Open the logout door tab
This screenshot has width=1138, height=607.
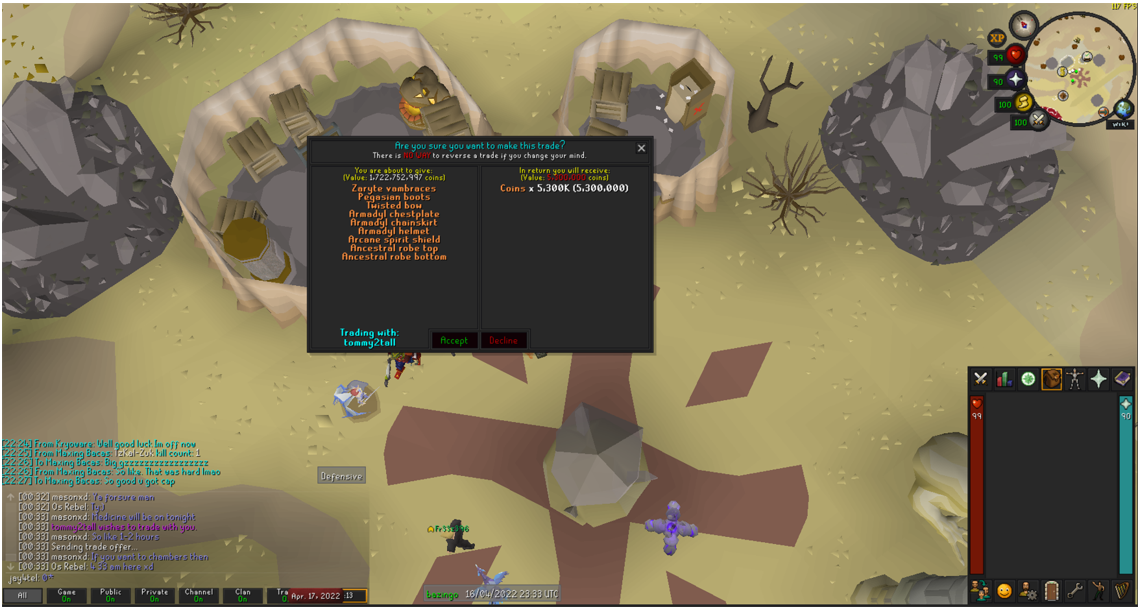pos(1051,590)
